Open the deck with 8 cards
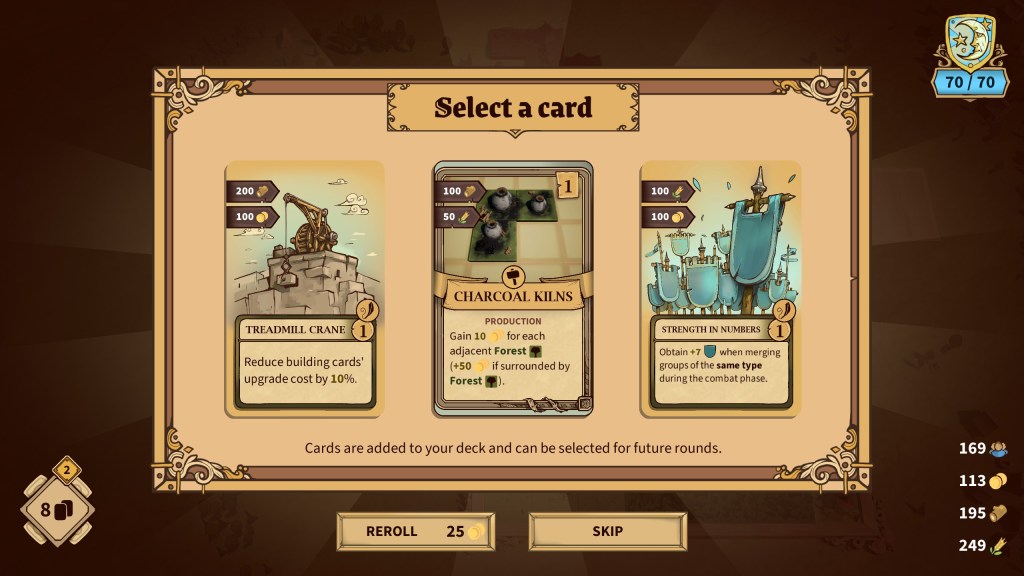 pyautogui.click(x=58, y=510)
